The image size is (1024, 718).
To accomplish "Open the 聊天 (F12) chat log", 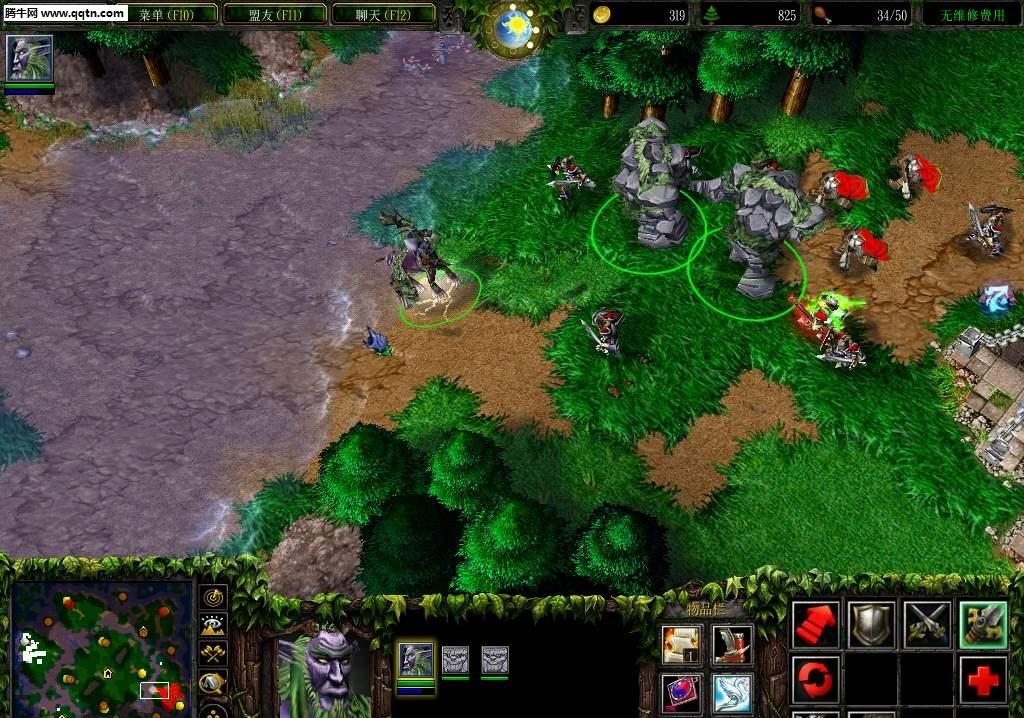I will [x=383, y=14].
